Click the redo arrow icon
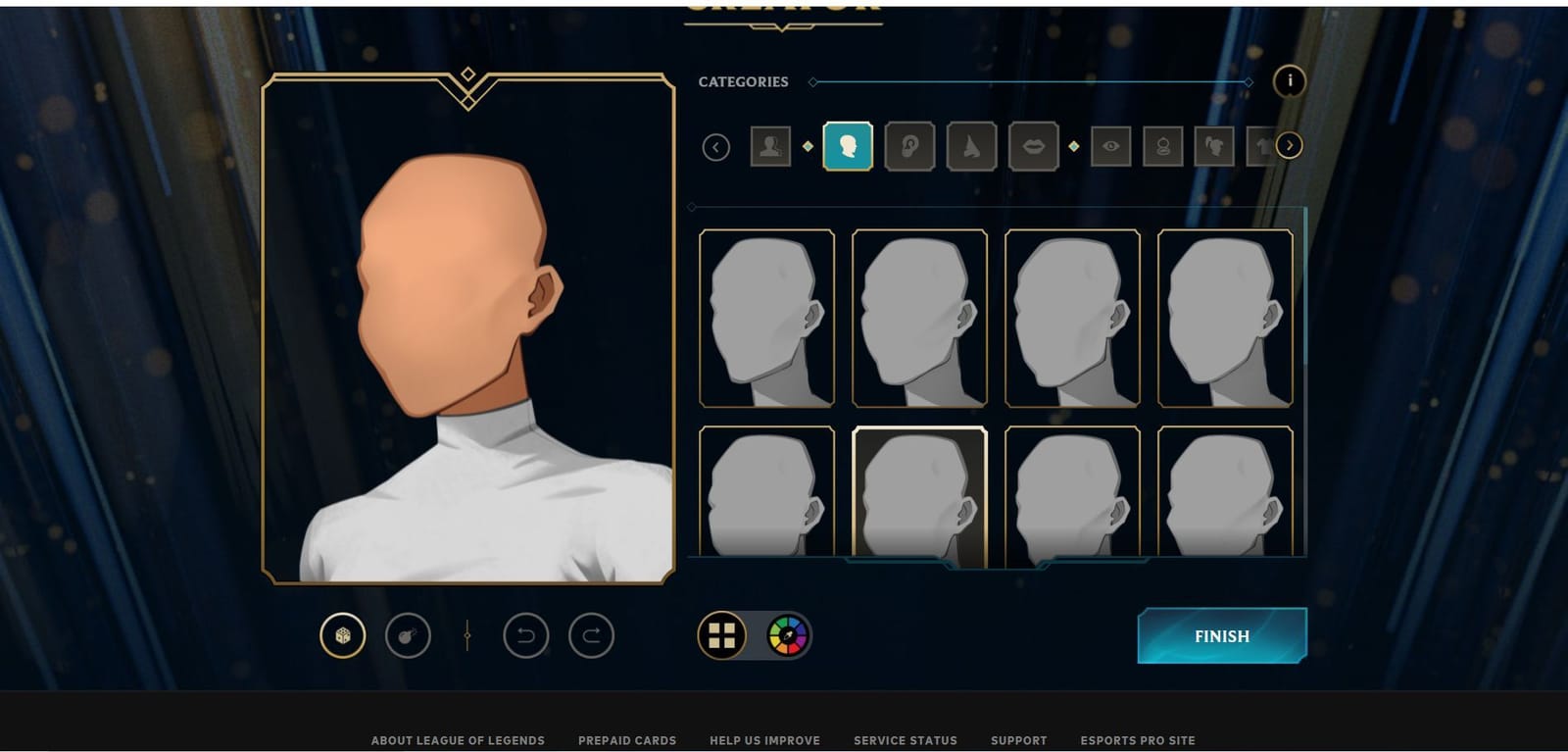This screenshot has height=752, width=1568. coord(592,634)
